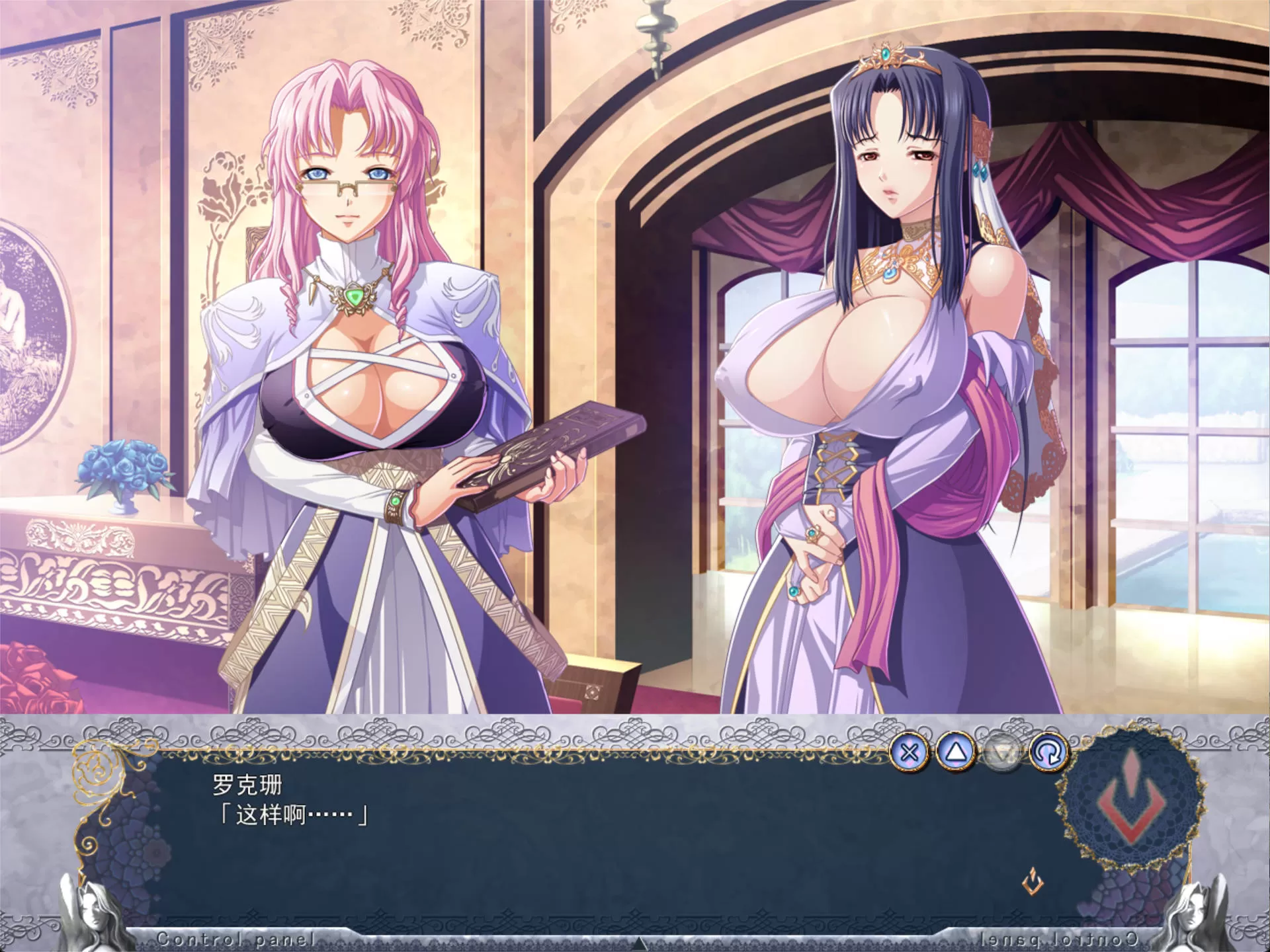Click the X button above the dialogue box
Image resolution: width=1270 pixels, height=952 pixels.
tap(910, 752)
